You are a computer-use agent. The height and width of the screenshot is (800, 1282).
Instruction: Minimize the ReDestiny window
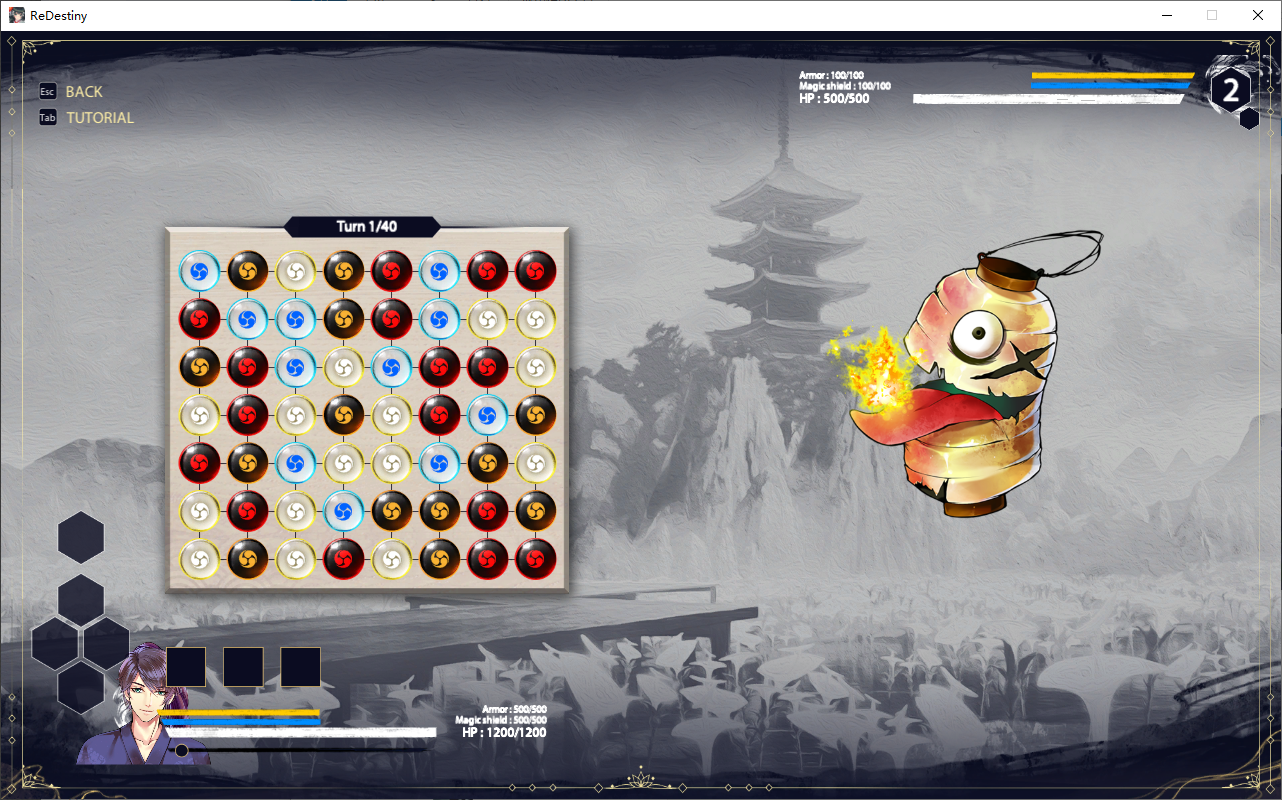1166,15
